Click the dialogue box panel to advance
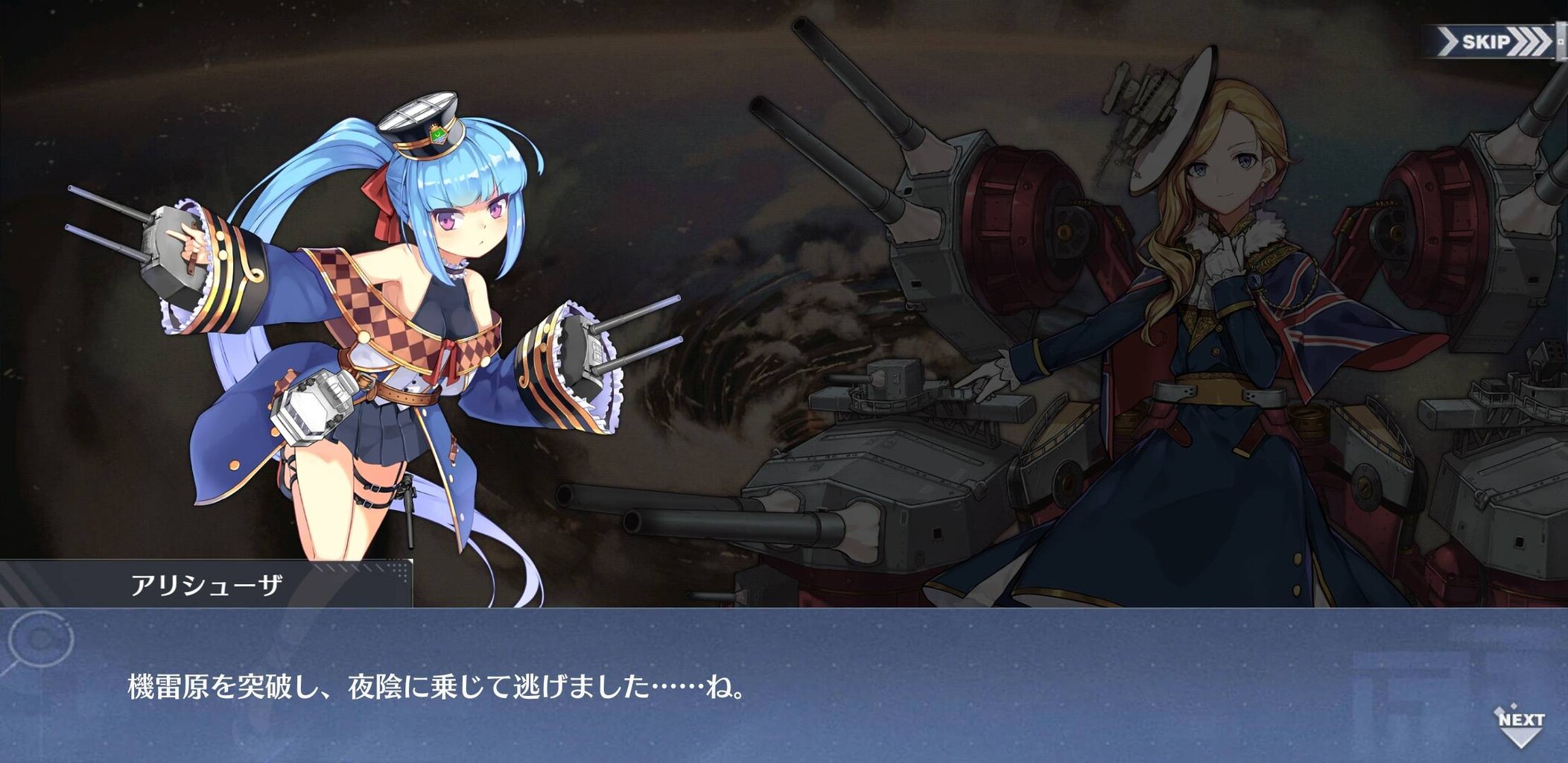This screenshot has width=1568, height=763. pos(782,686)
